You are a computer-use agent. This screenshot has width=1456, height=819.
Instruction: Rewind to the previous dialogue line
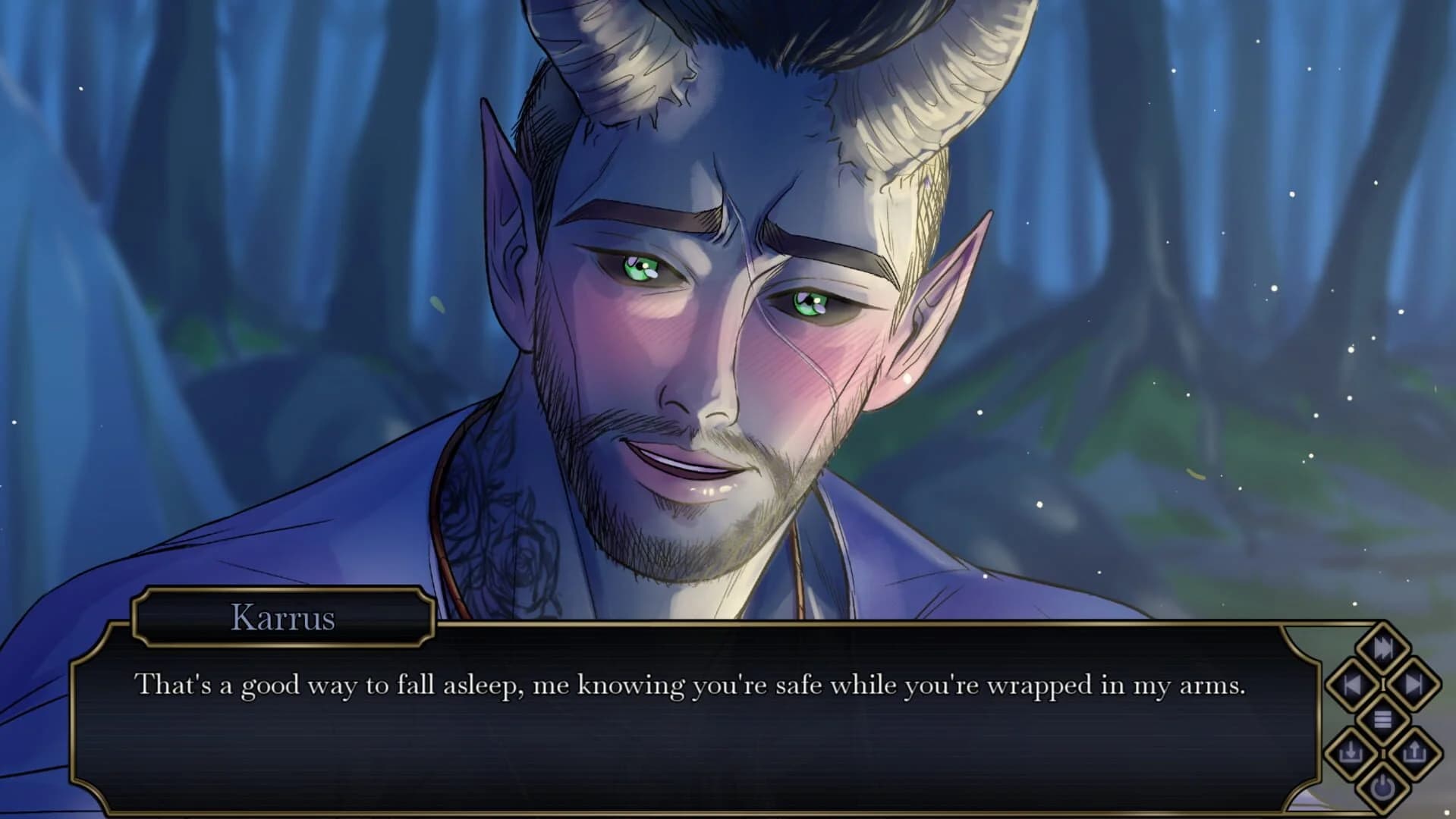tap(1352, 682)
